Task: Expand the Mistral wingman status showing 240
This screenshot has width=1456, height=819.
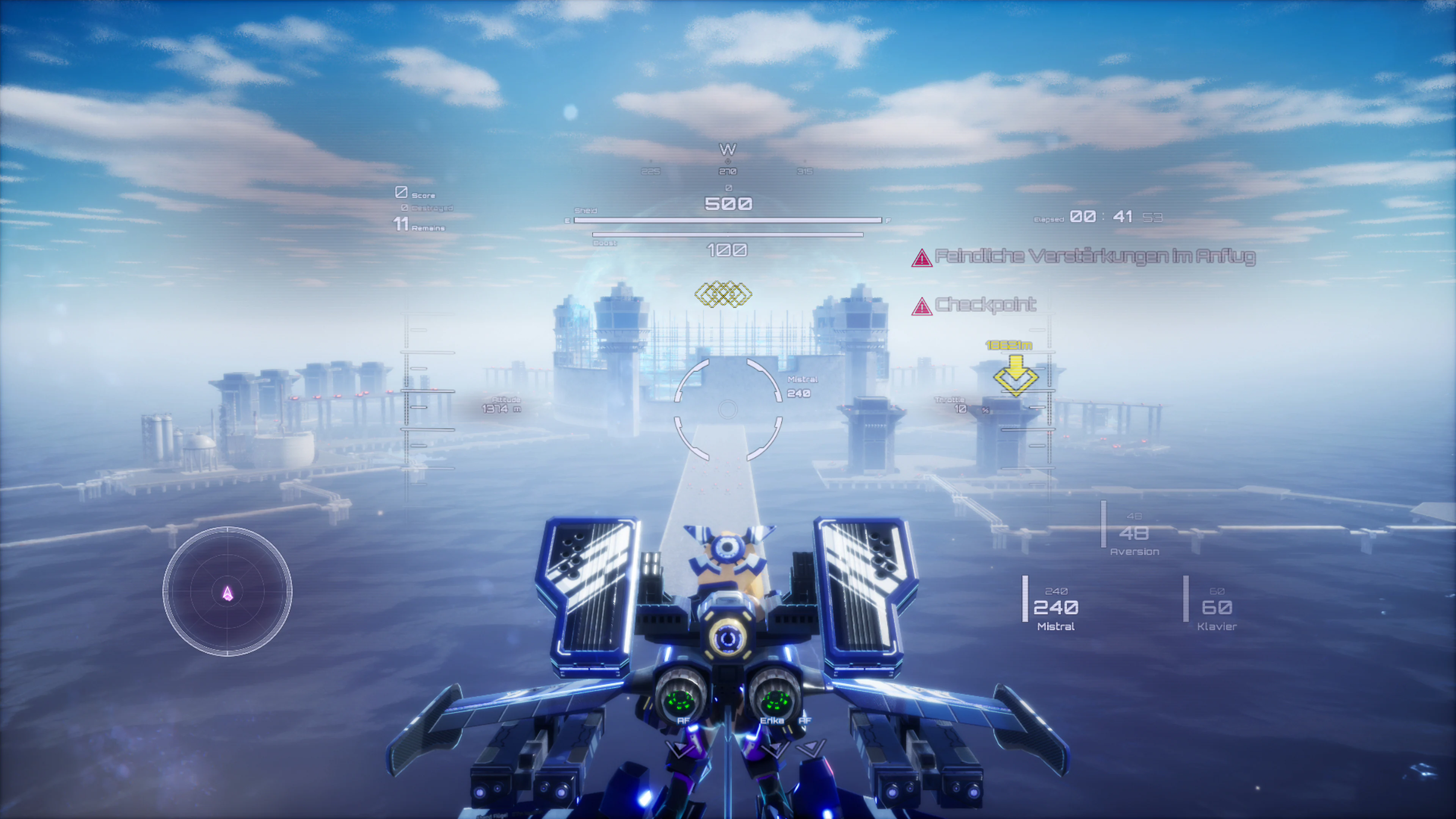Action: [x=1057, y=609]
